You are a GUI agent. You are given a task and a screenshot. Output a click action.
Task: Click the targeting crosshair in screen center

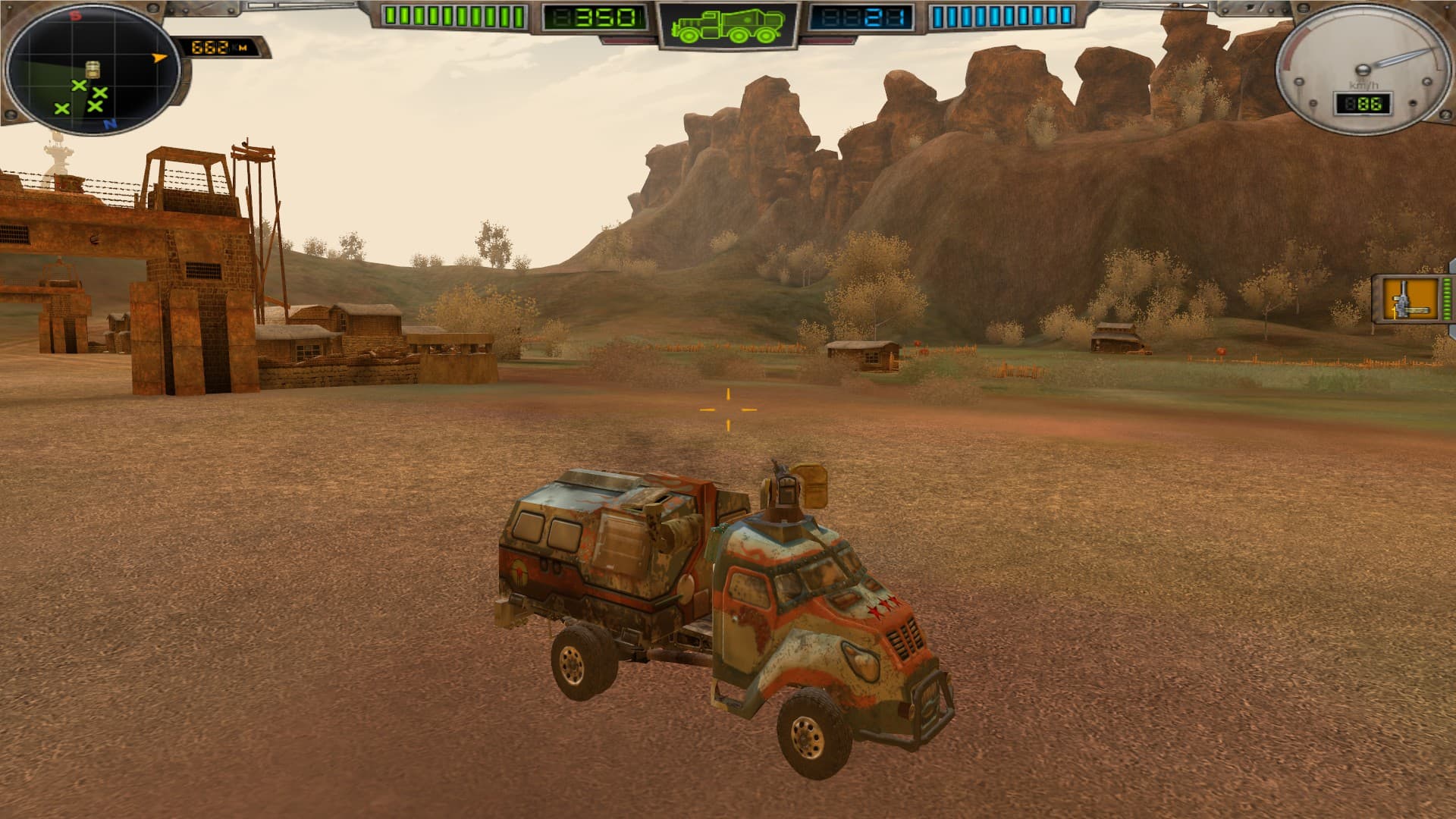point(728,409)
